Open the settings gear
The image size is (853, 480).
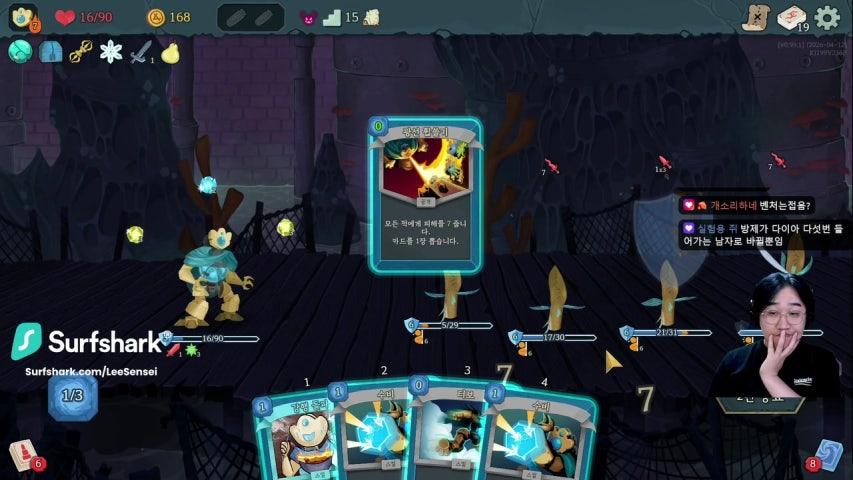[x=827, y=17]
